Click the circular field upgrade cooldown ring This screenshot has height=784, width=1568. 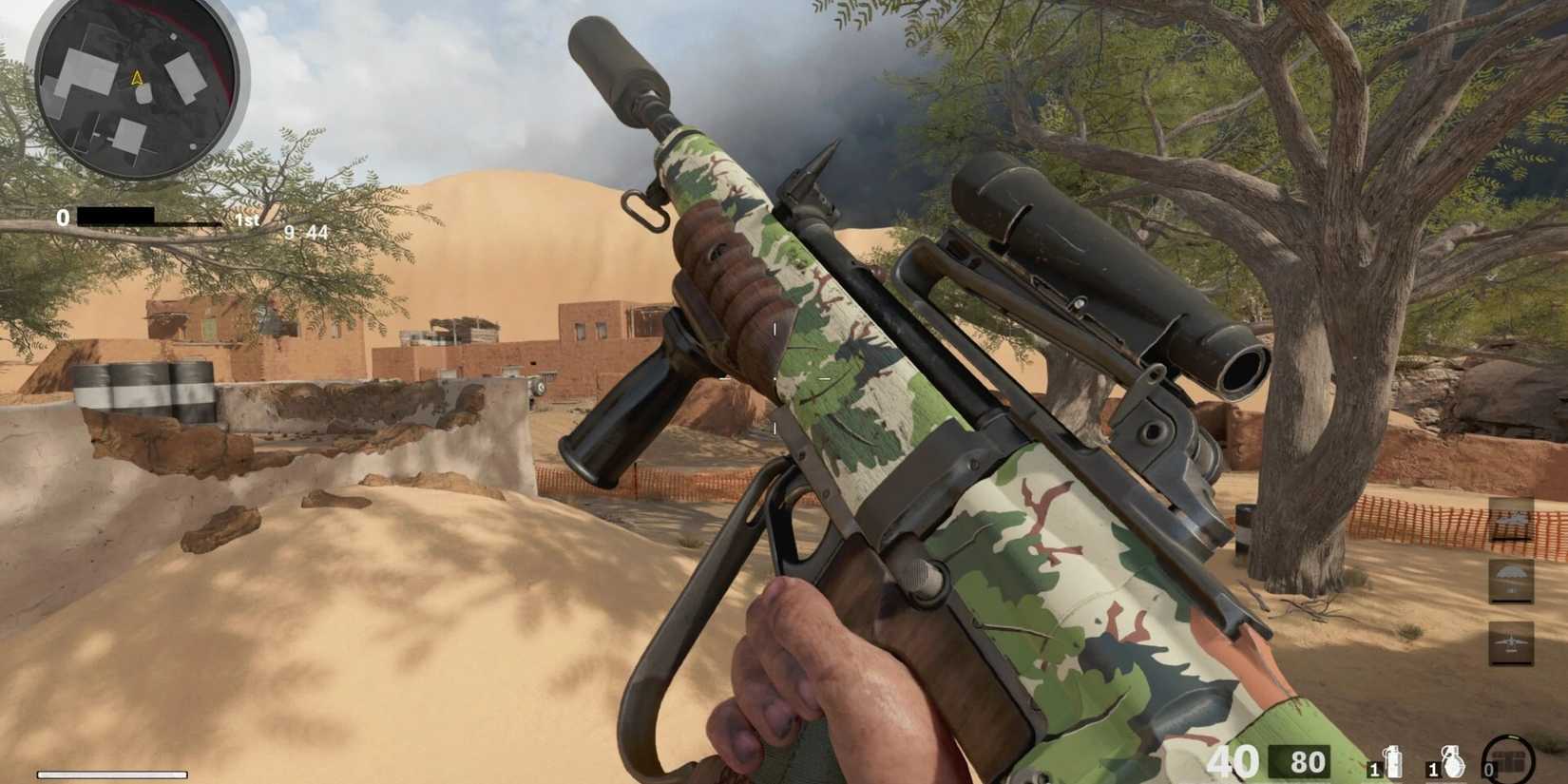click(1510, 757)
